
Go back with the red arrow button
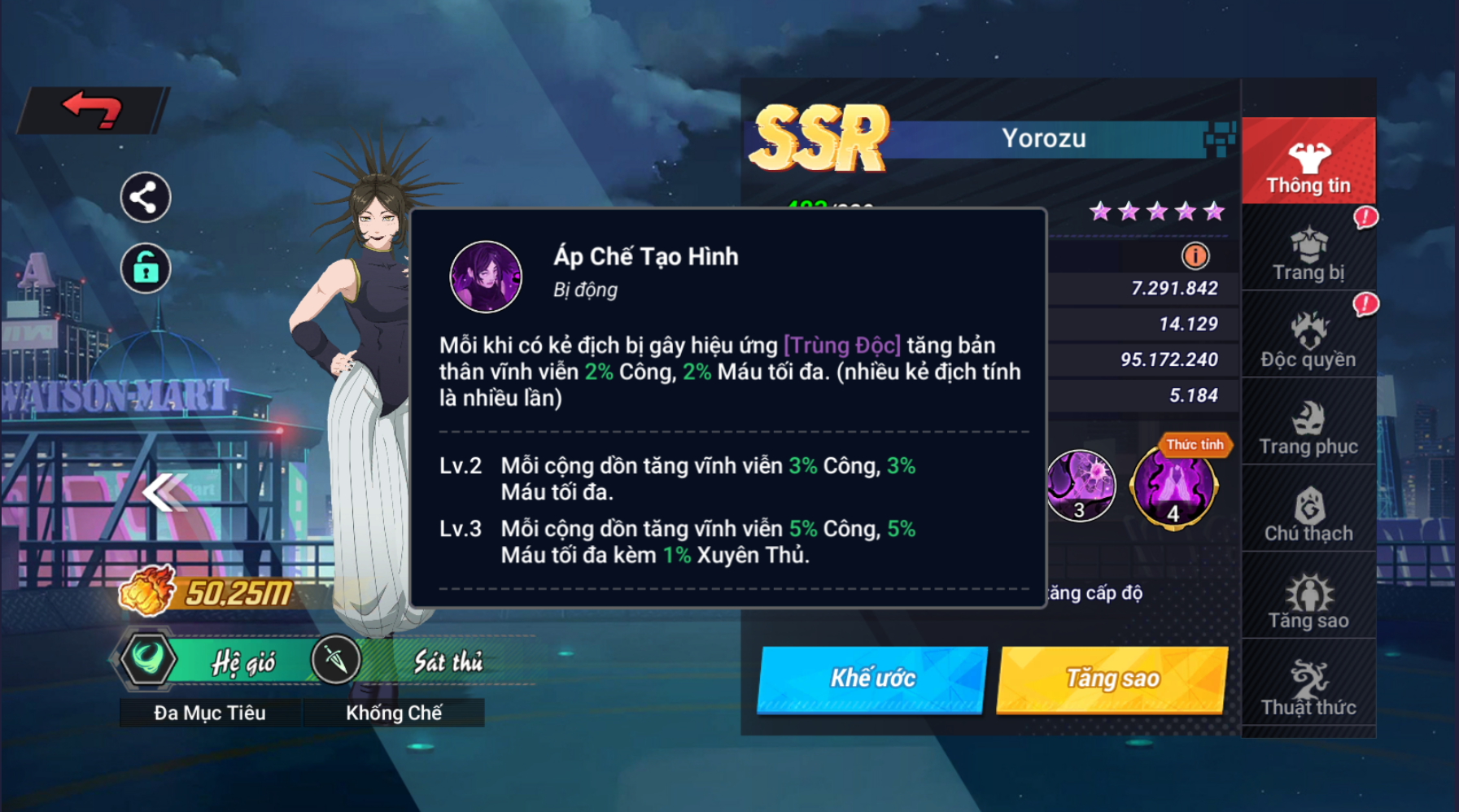pos(92,109)
